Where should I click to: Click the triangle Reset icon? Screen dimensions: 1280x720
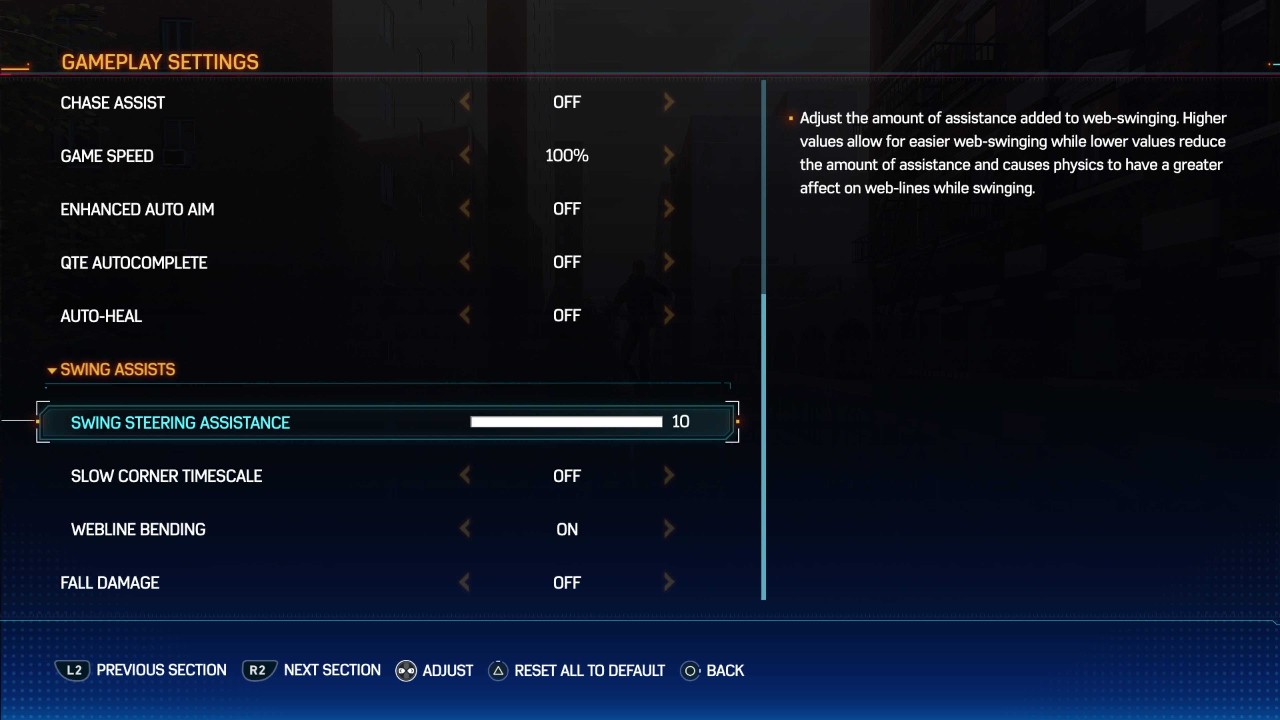(497, 670)
